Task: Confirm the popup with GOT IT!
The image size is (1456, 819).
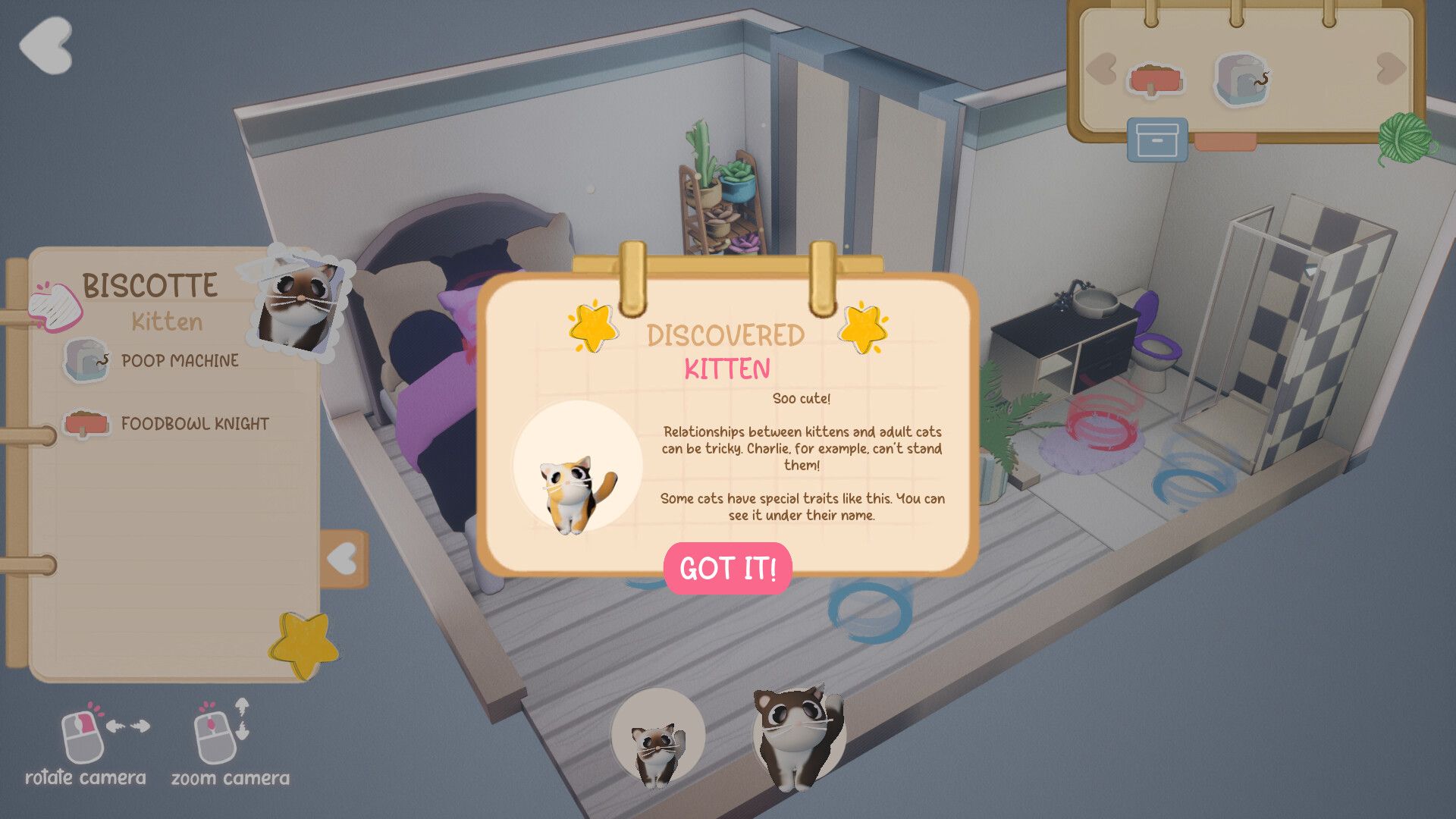Action: 727,568
